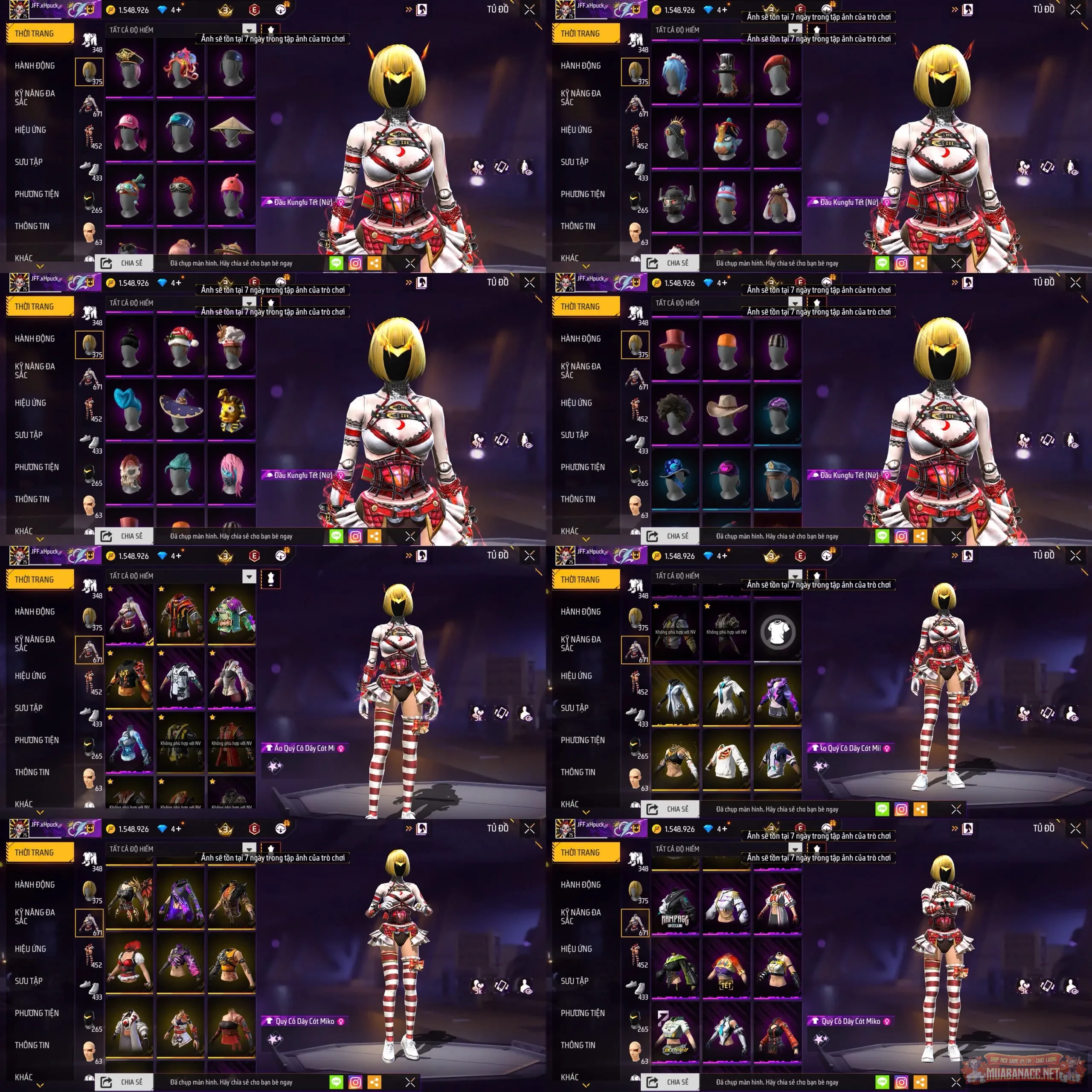
Task: Open the green LINE share icon
Action: 336,263
